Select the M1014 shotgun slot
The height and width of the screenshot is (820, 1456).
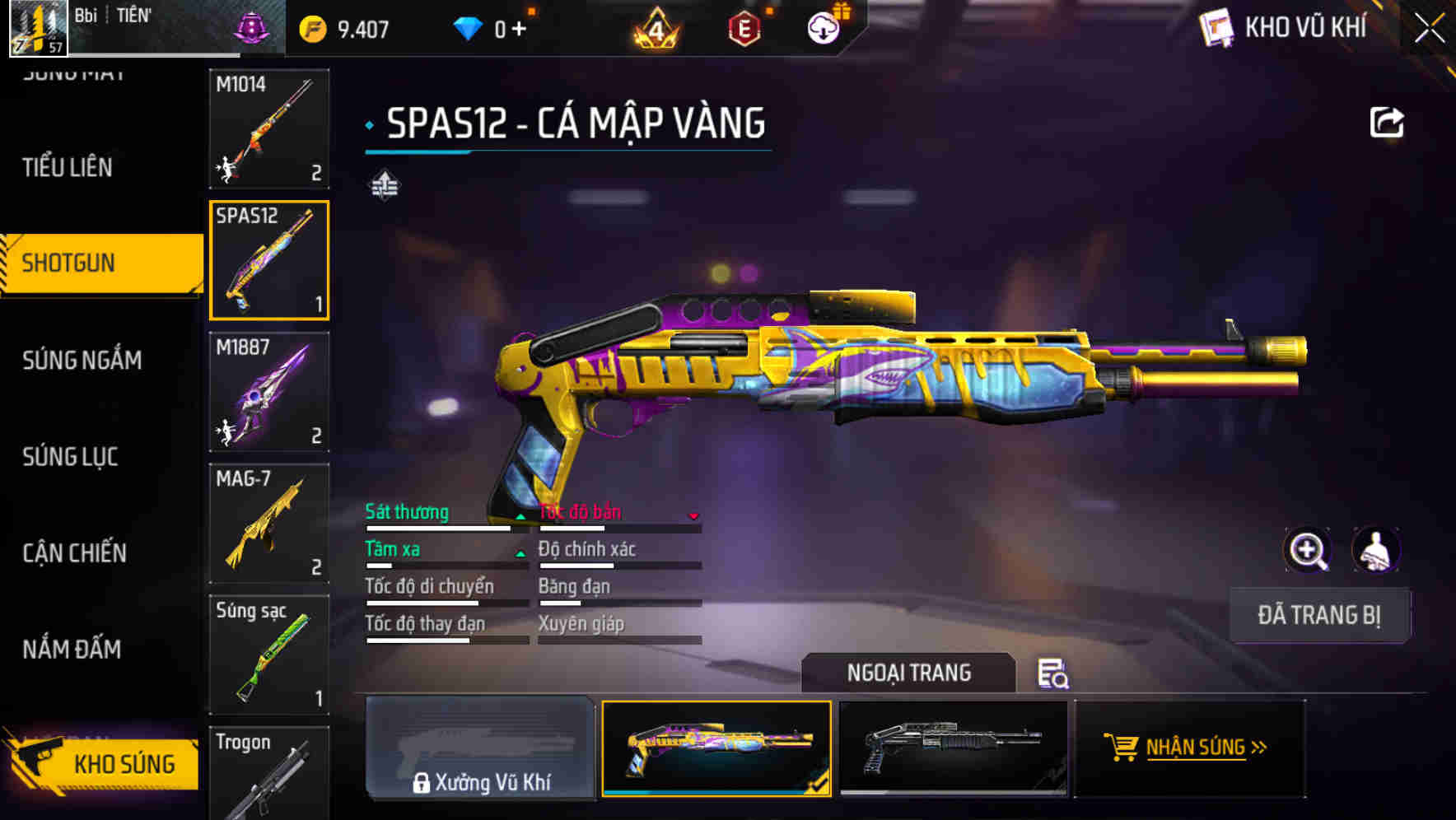pos(269,128)
